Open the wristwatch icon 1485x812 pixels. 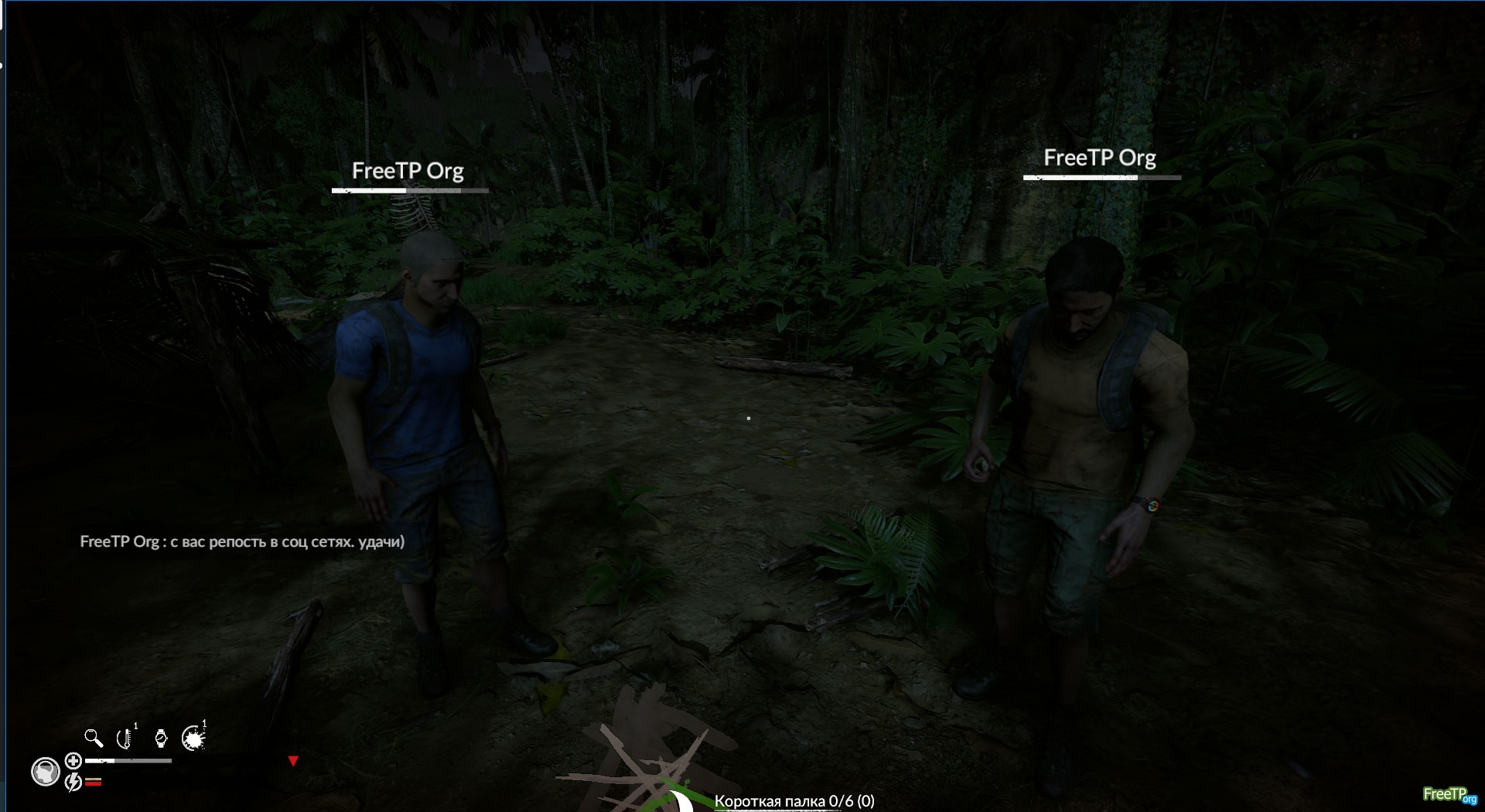161,739
